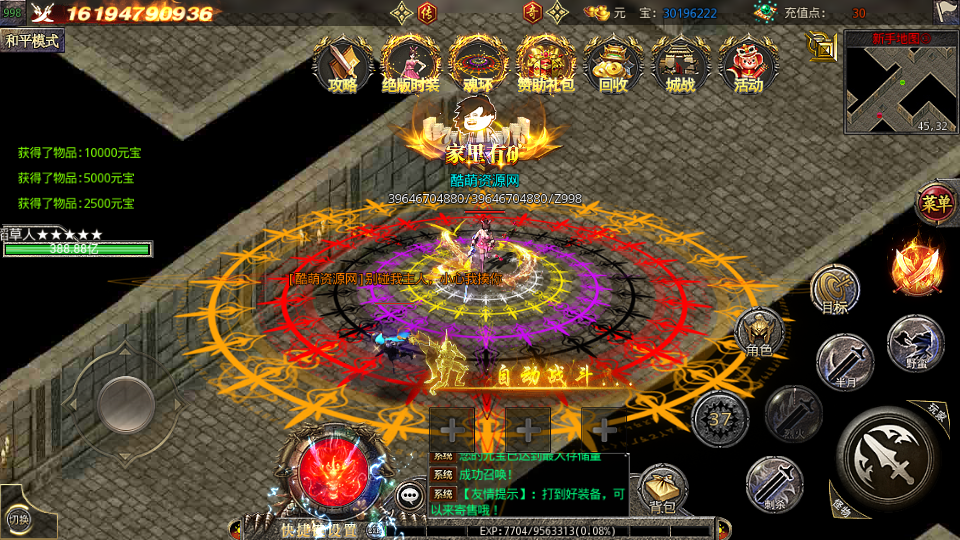
Task: Open the 攻略 strategy guide icon
Action: coord(342,63)
